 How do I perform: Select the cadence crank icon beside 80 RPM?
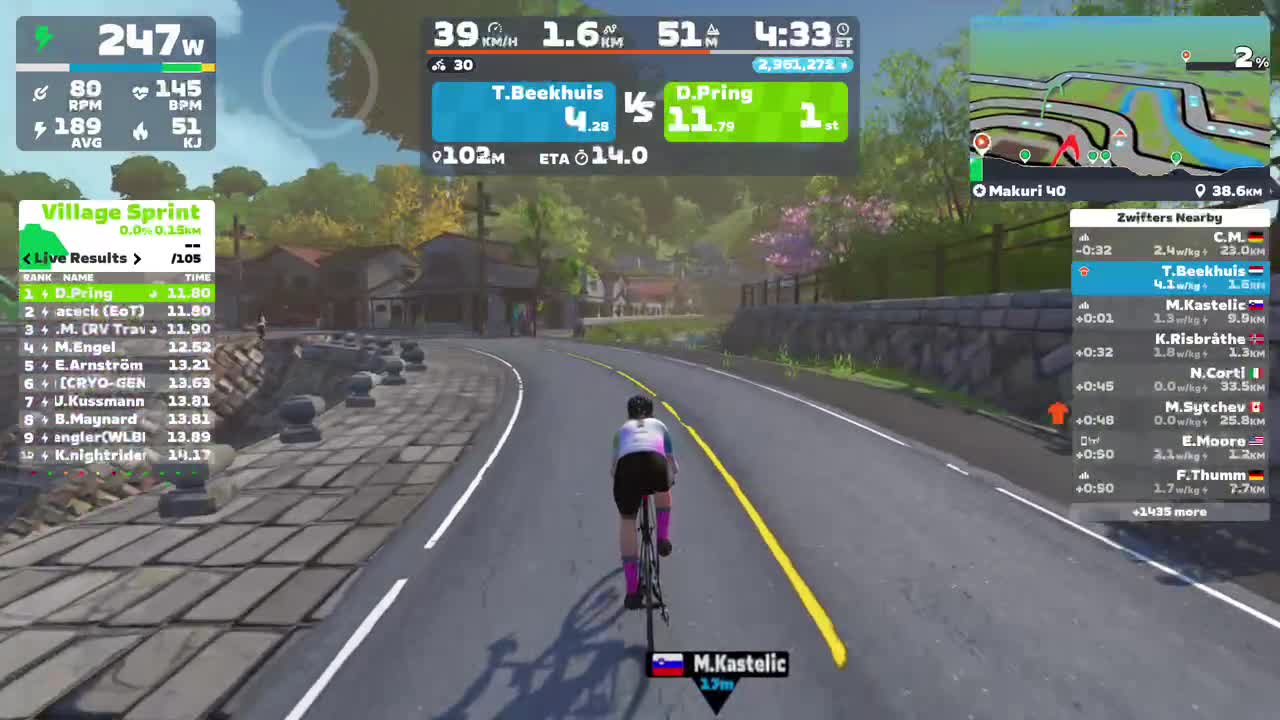pyautogui.click(x=41, y=92)
